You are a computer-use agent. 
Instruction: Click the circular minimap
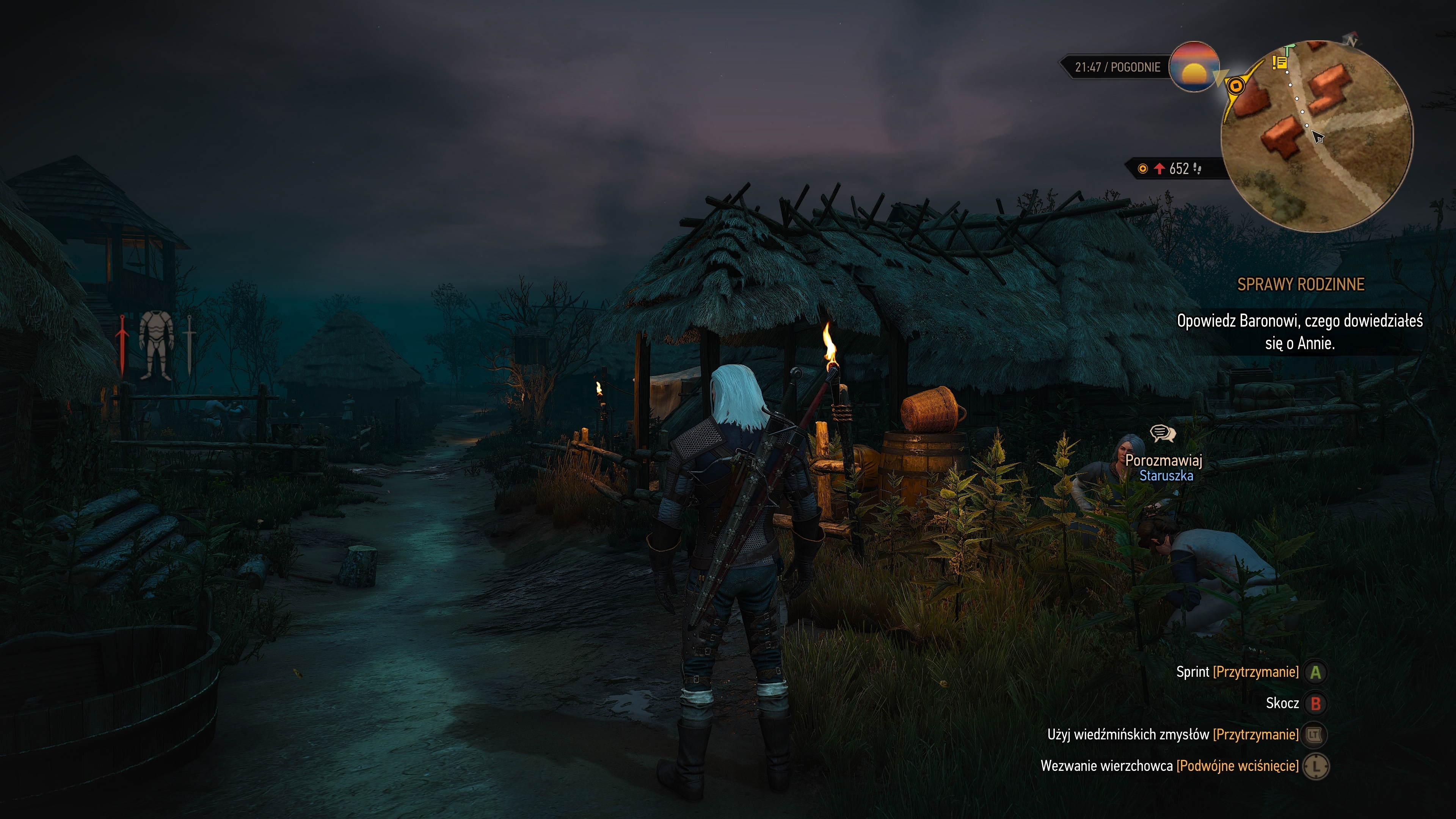(x=1316, y=136)
